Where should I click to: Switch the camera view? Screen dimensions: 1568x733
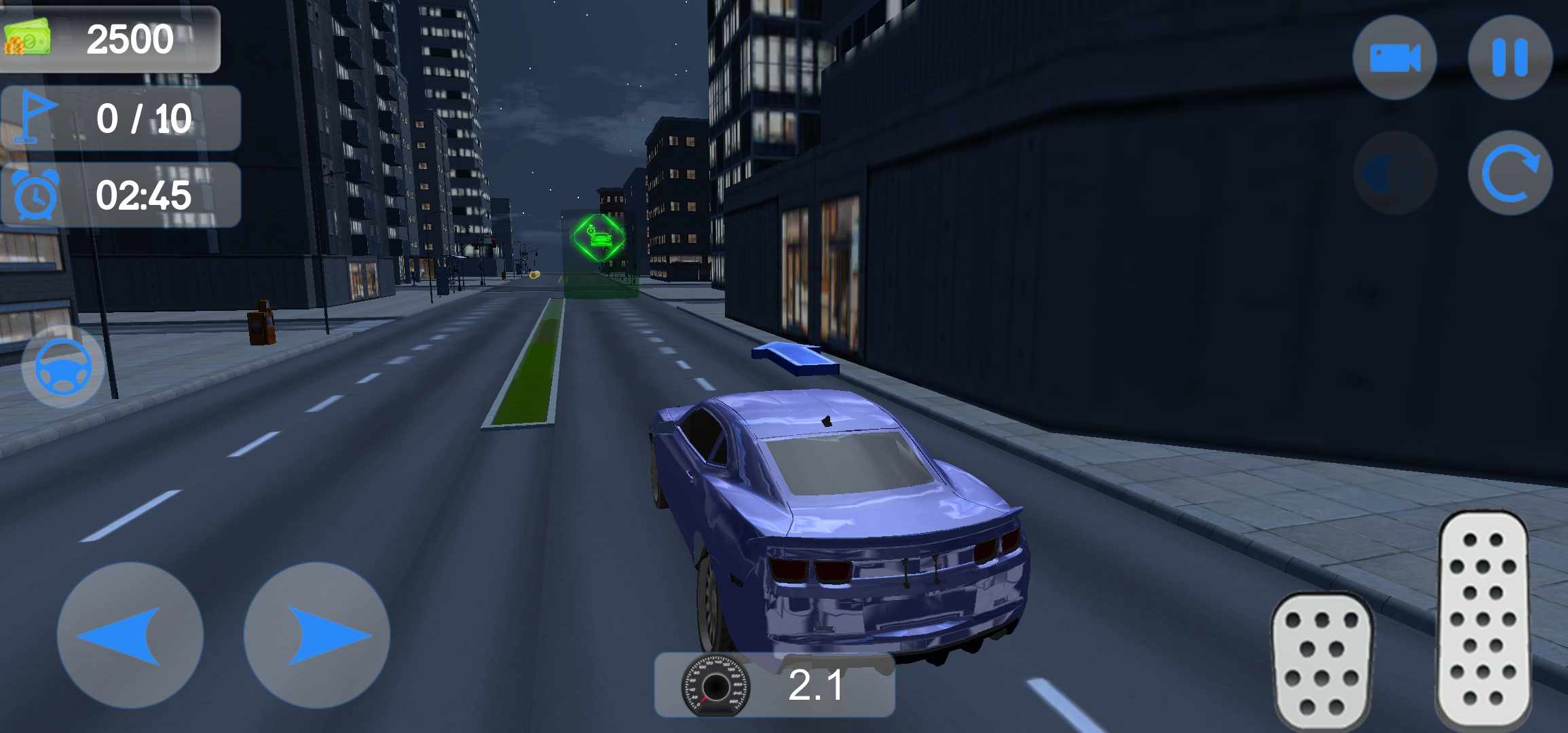(1394, 58)
